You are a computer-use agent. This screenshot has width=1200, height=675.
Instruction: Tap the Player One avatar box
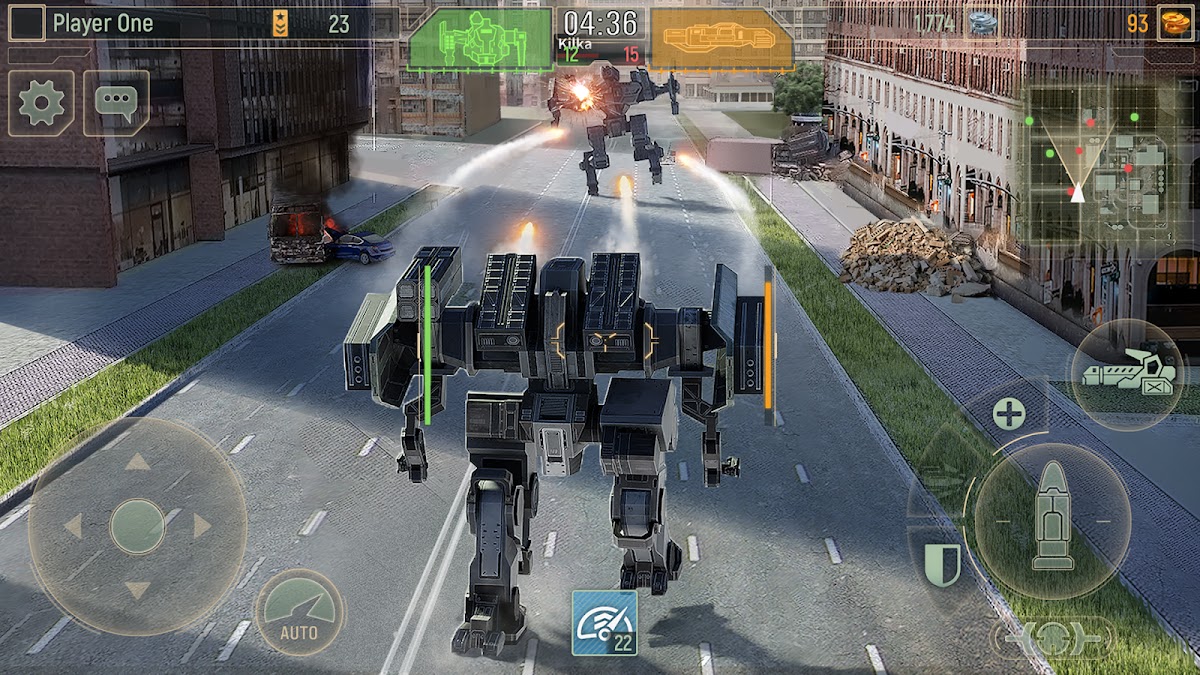(27, 23)
